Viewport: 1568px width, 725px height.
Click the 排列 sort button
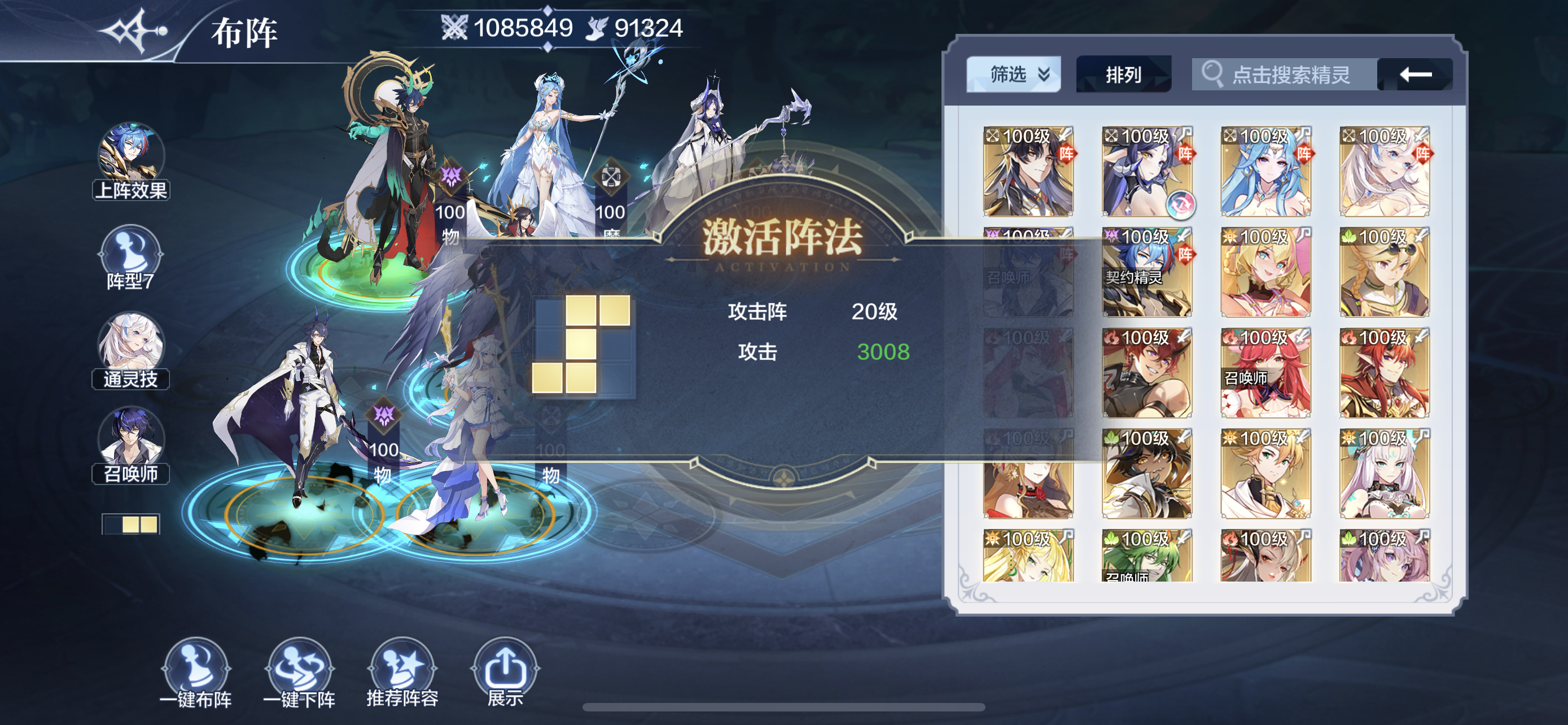(x=1123, y=75)
